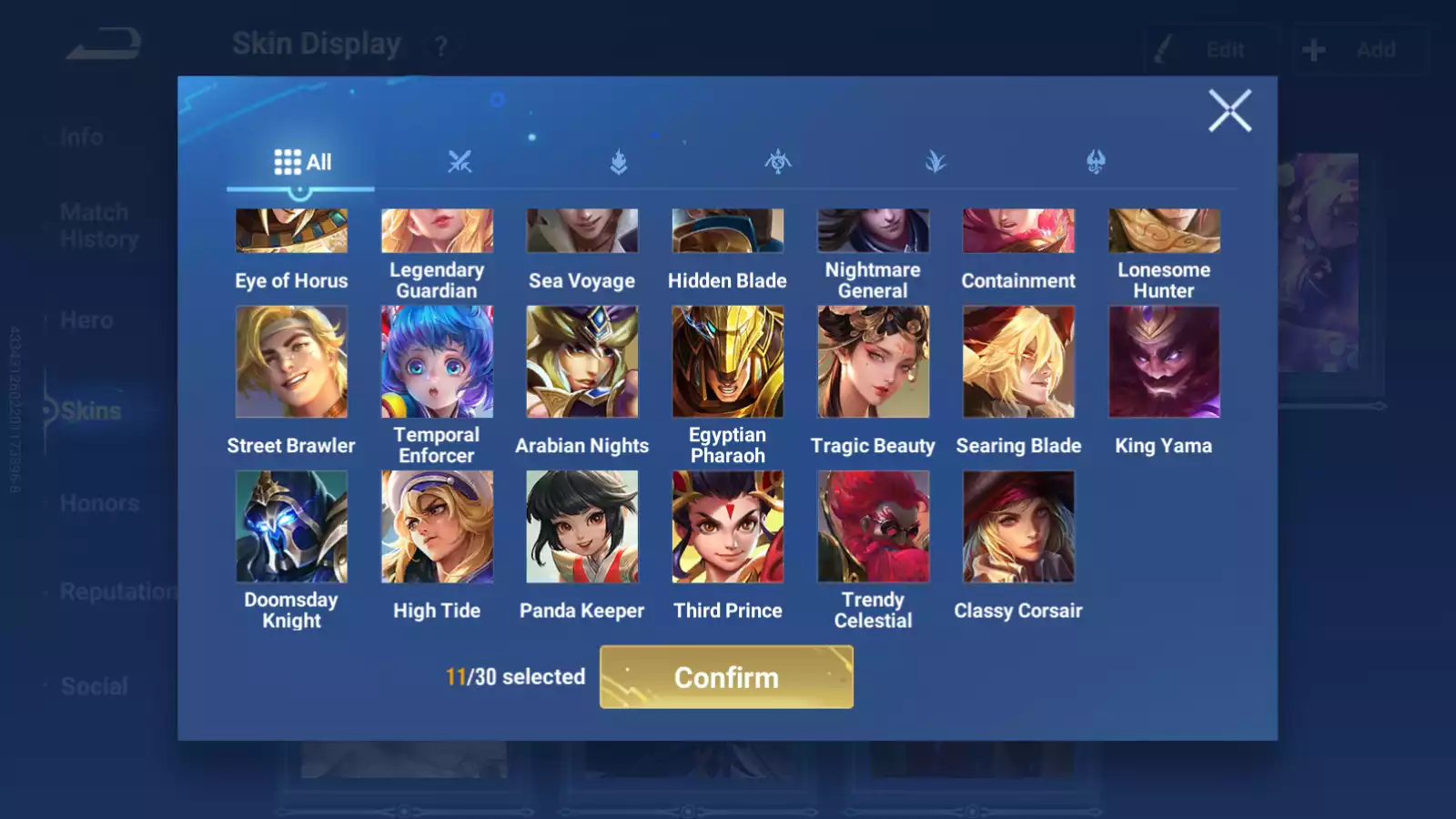Select the plant emblem skin category filter
1456x819 pixels.
point(937,162)
